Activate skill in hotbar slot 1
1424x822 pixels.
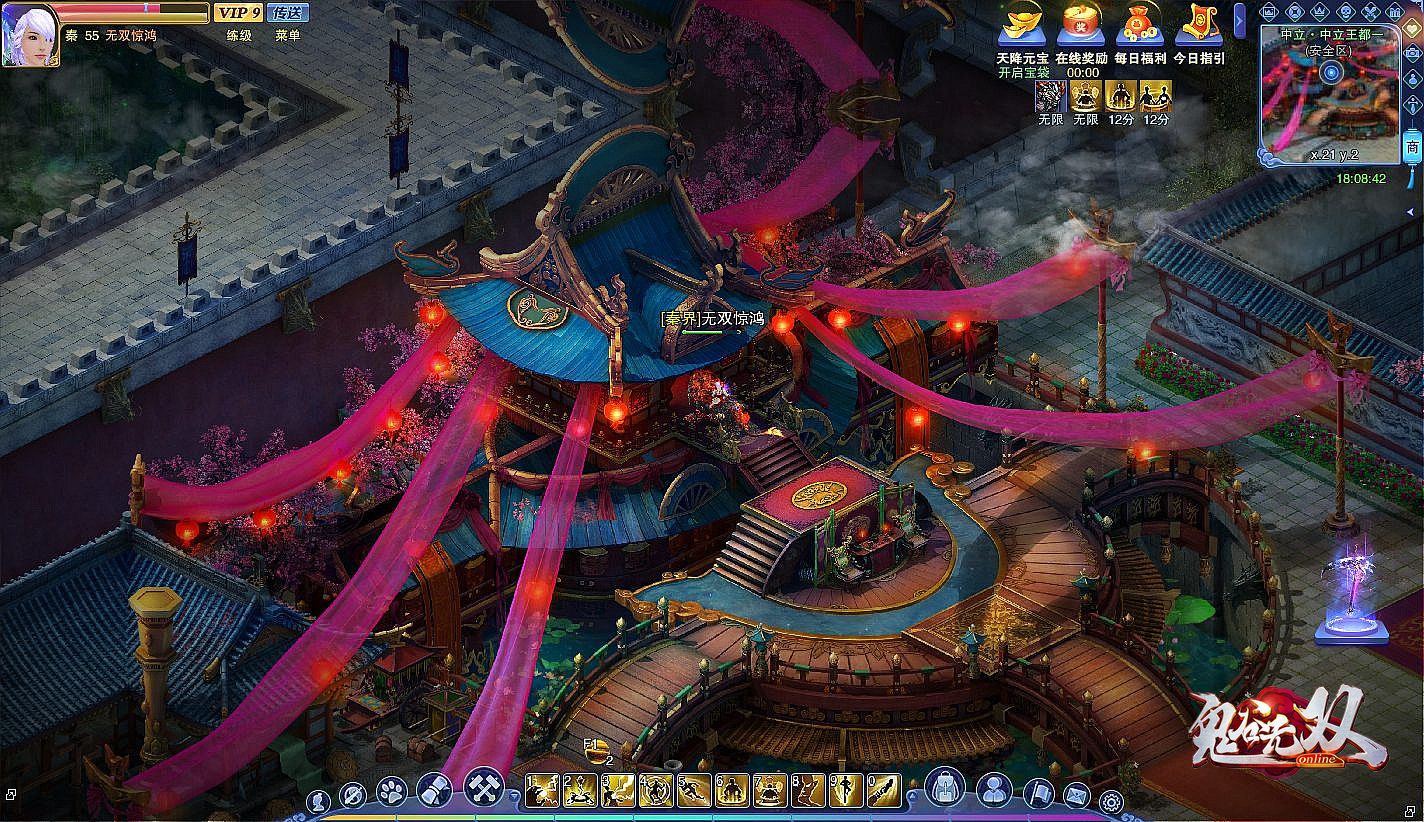point(541,790)
